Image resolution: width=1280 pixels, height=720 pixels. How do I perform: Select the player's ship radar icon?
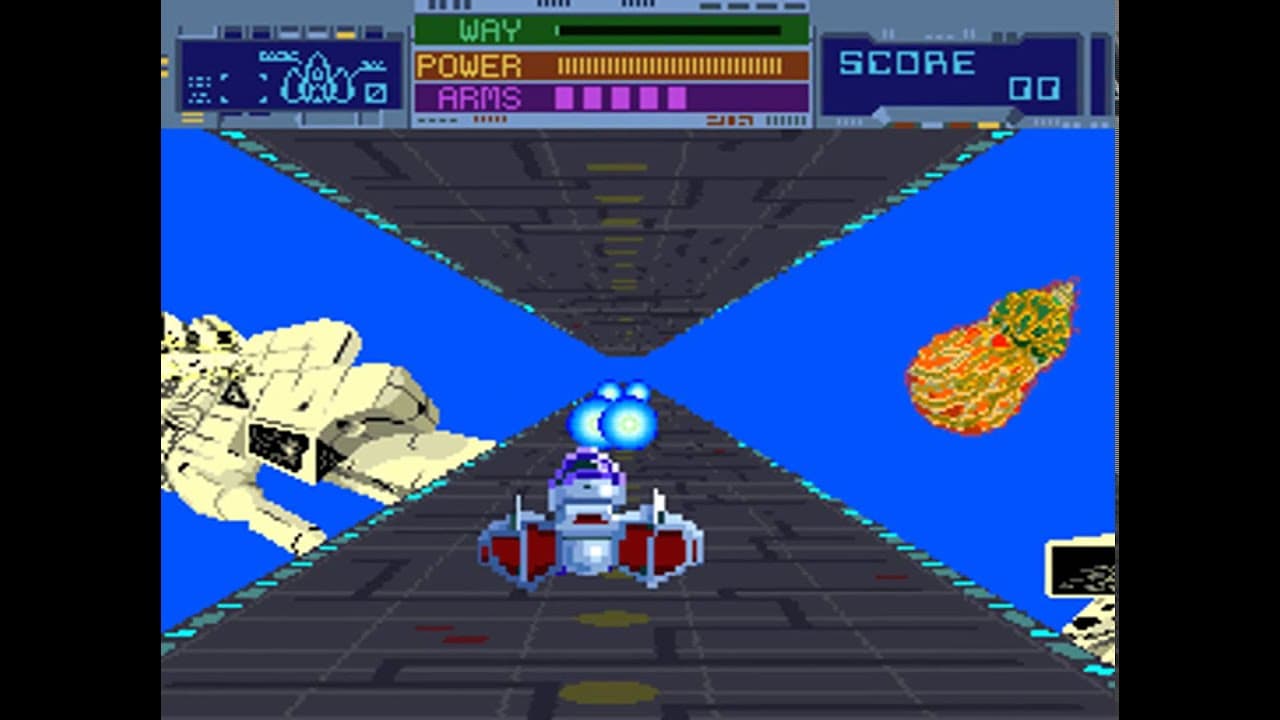[x=316, y=78]
